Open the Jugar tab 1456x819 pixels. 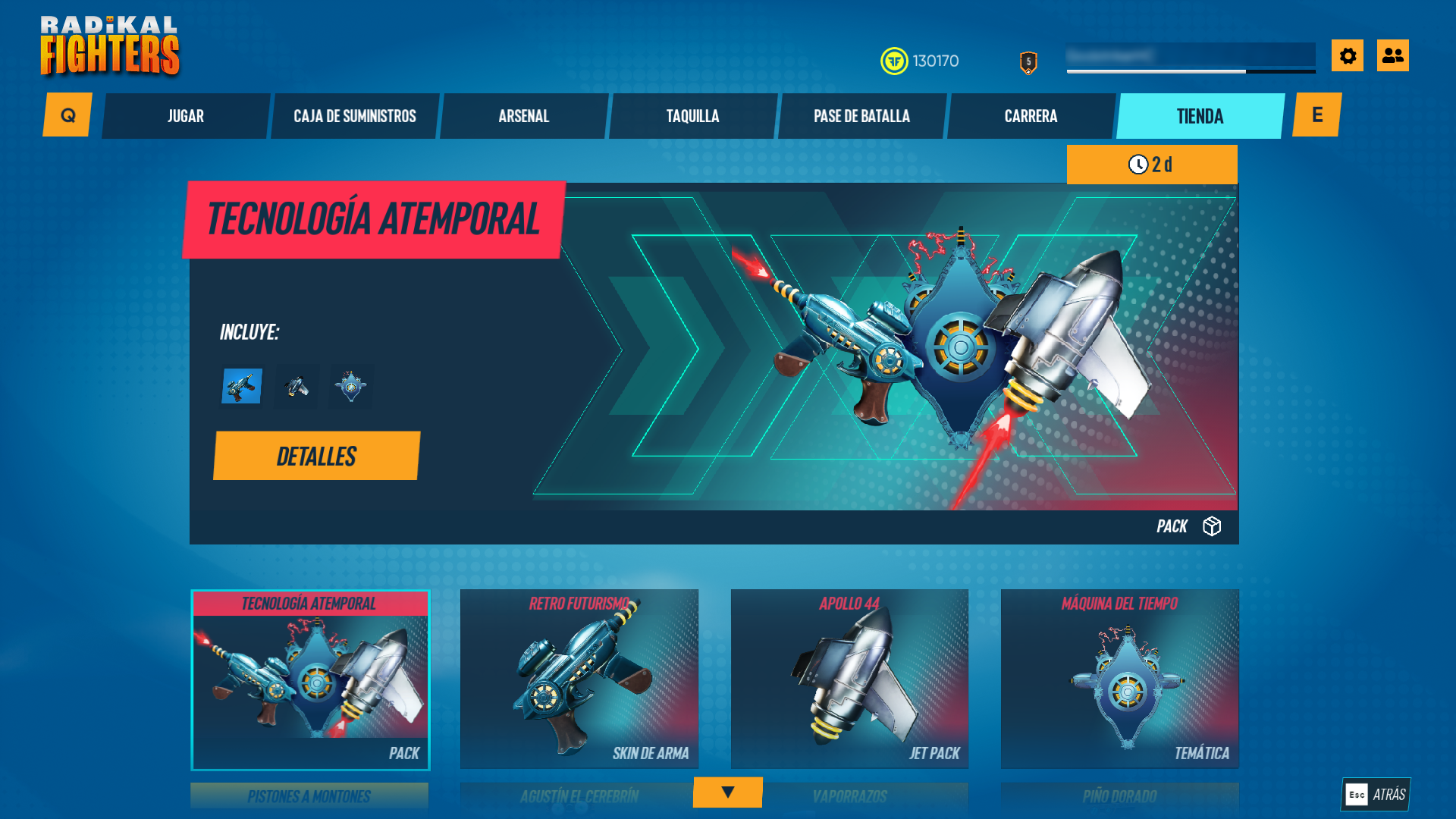click(186, 116)
